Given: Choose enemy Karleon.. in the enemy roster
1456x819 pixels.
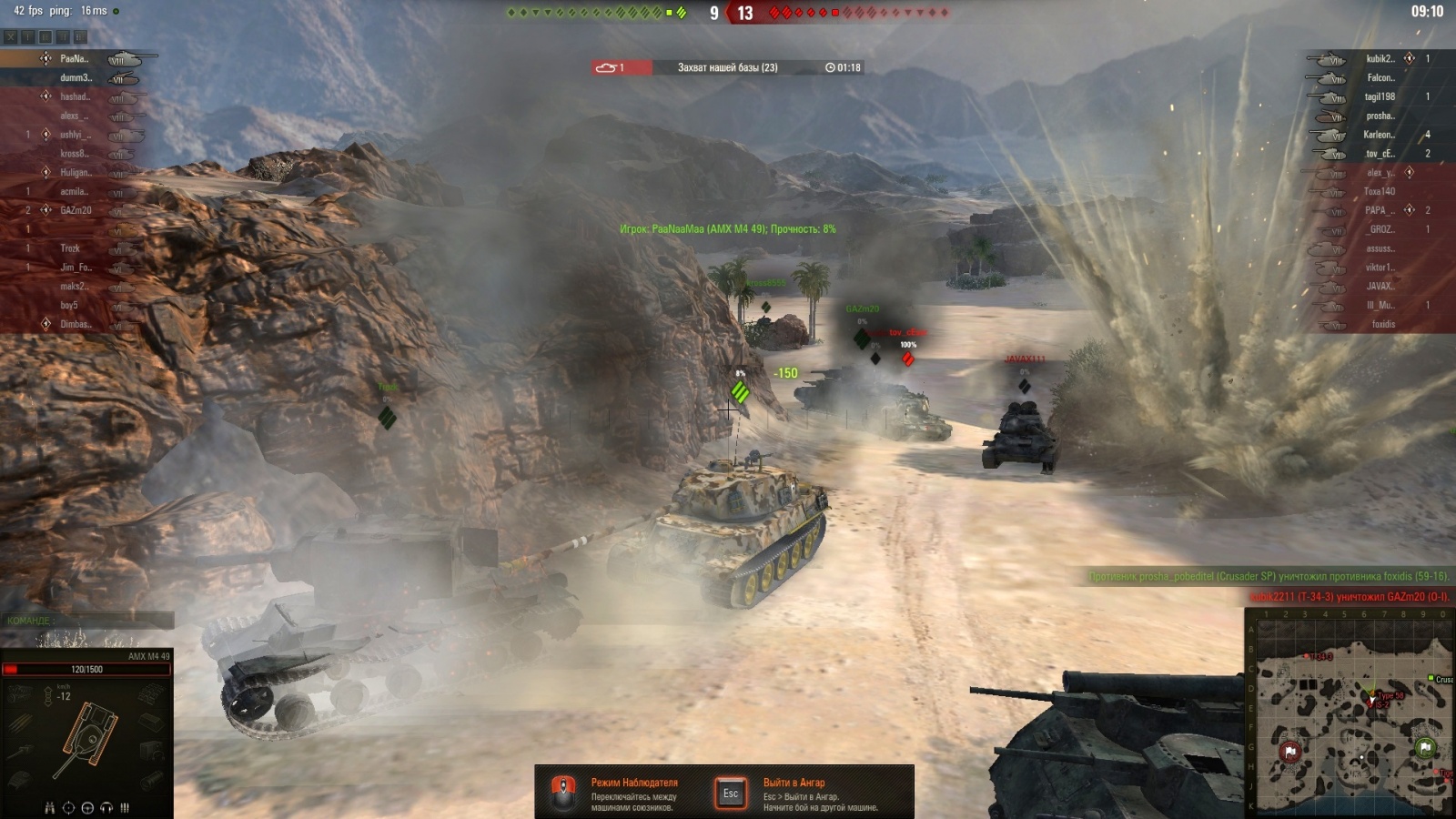Looking at the screenshot, I should [1379, 135].
